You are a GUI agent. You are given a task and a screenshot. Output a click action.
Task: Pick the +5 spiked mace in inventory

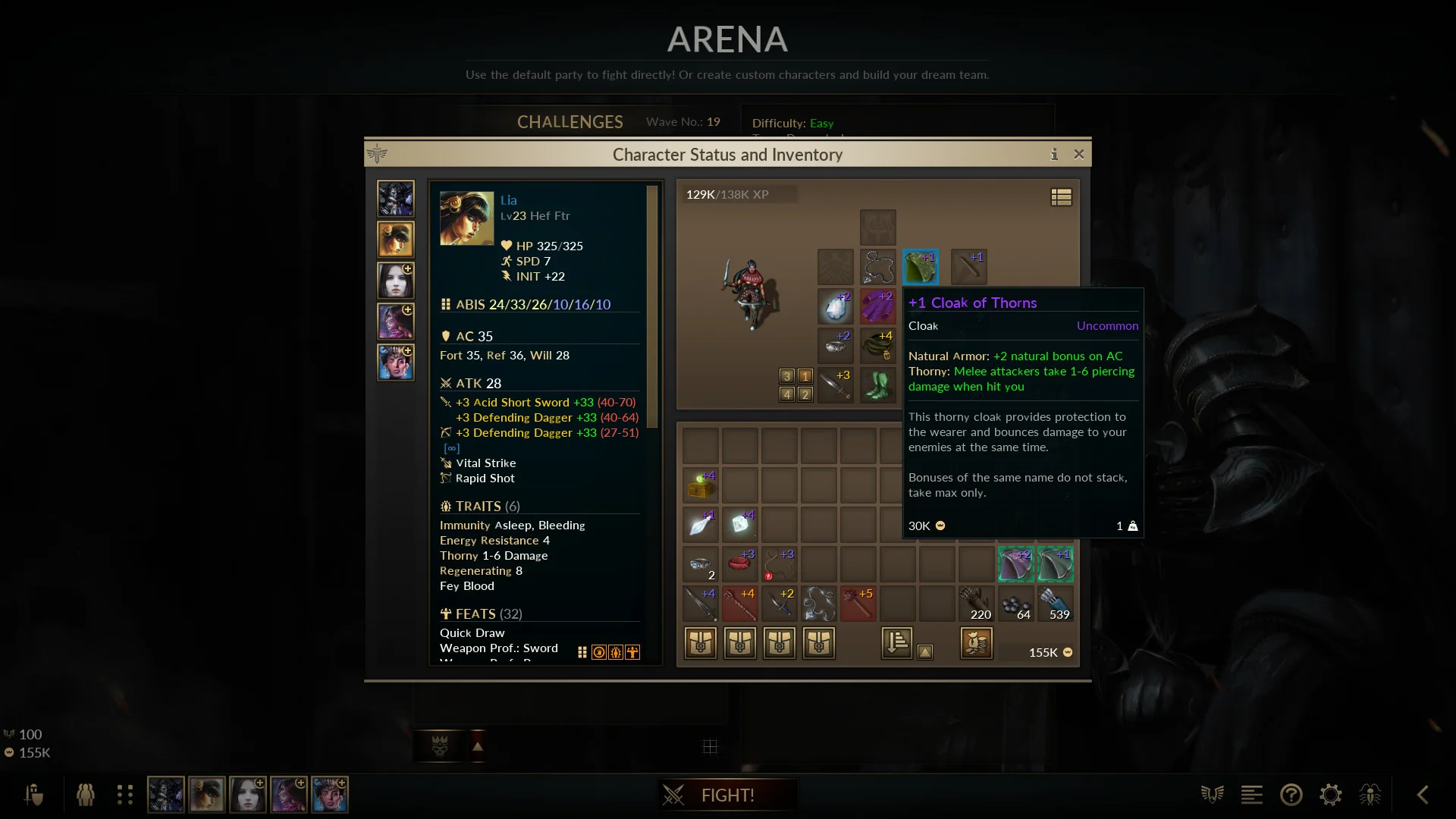click(858, 604)
